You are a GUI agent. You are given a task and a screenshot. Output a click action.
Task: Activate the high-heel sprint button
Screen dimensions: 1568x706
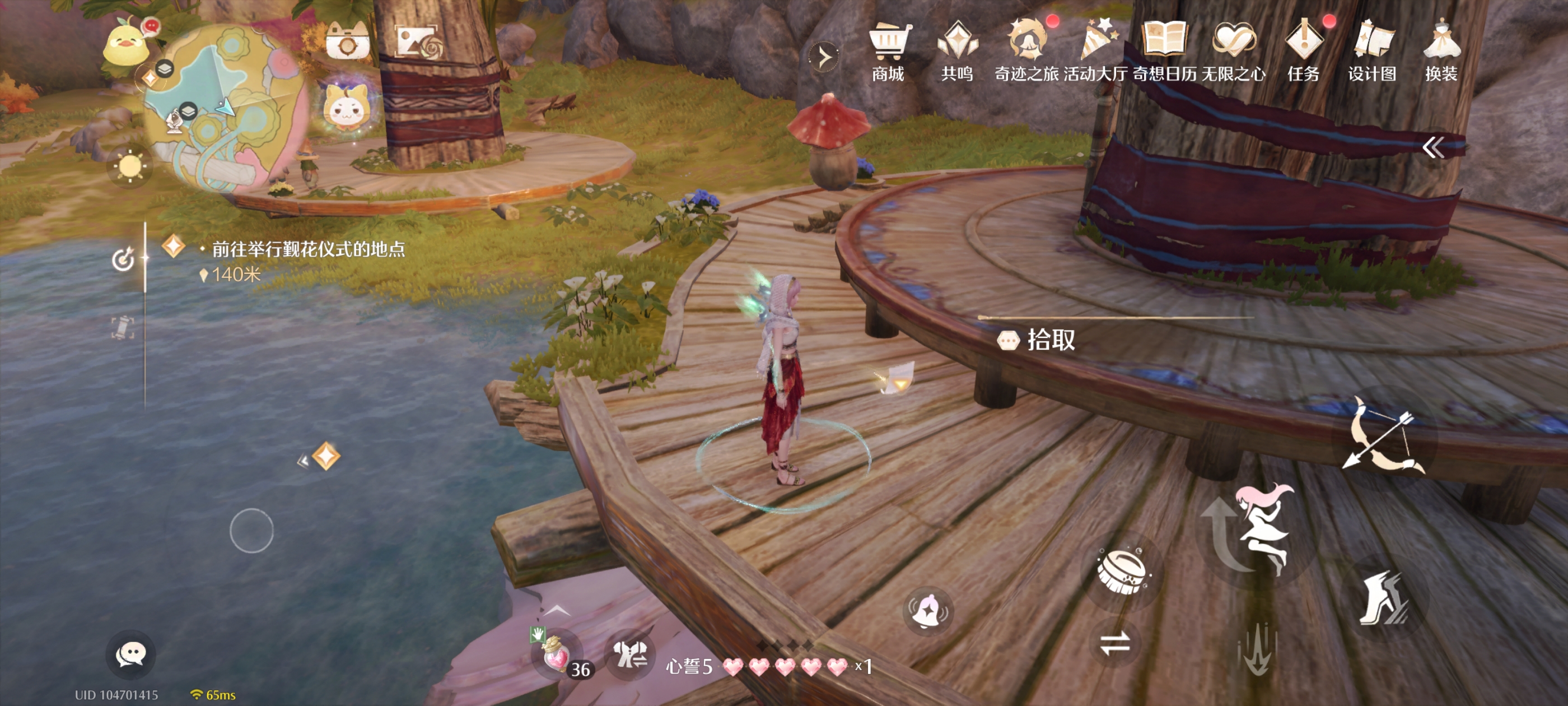(x=1383, y=599)
